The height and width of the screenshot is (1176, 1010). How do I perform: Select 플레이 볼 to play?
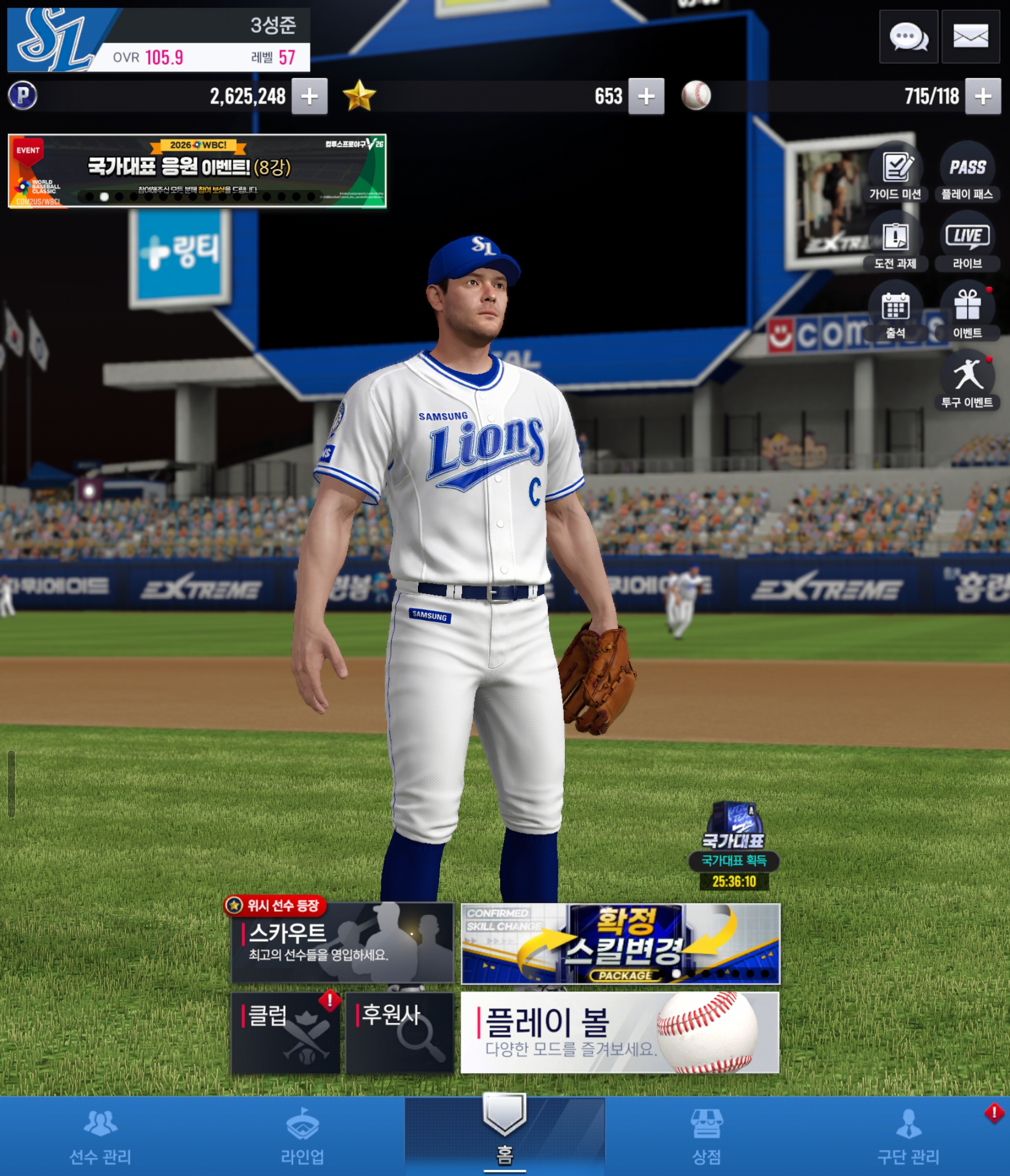pyautogui.click(x=620, y=1032)
